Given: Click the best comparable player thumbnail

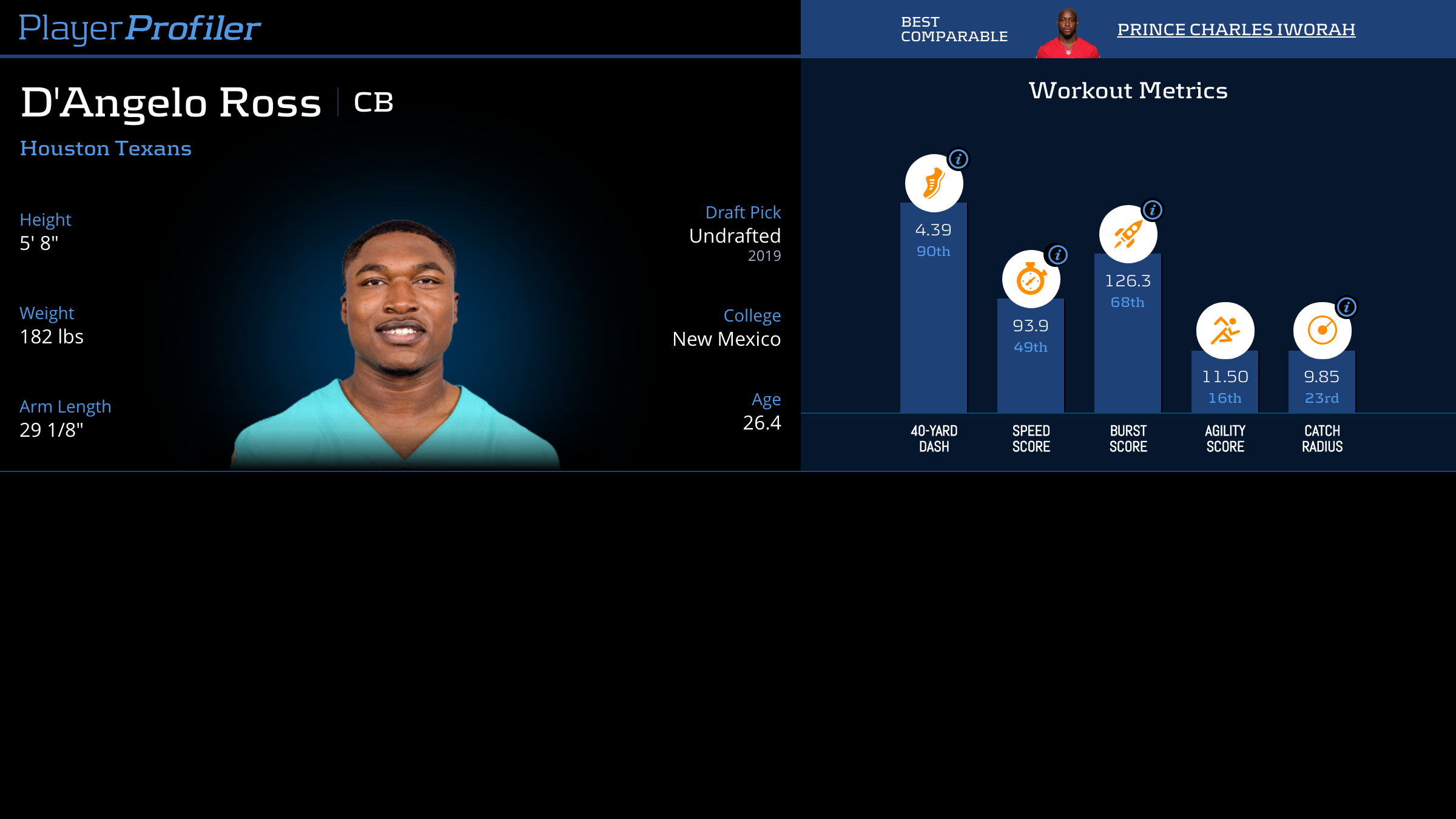Looking at the screenshot, I should click(x=1068, y=33).
